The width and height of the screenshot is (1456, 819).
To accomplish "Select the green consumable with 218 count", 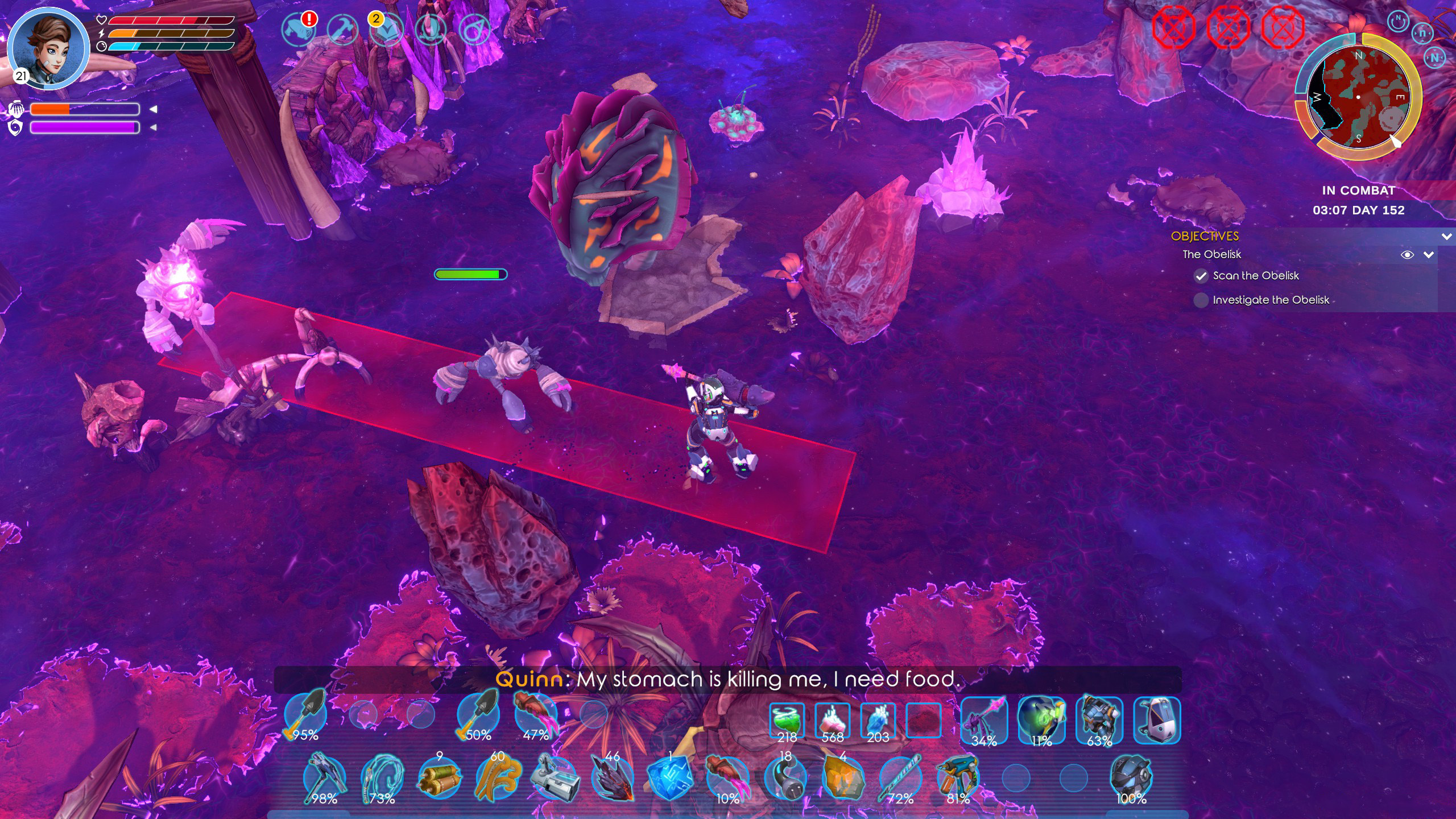I will pyautogui.click(x=787, y=720).
